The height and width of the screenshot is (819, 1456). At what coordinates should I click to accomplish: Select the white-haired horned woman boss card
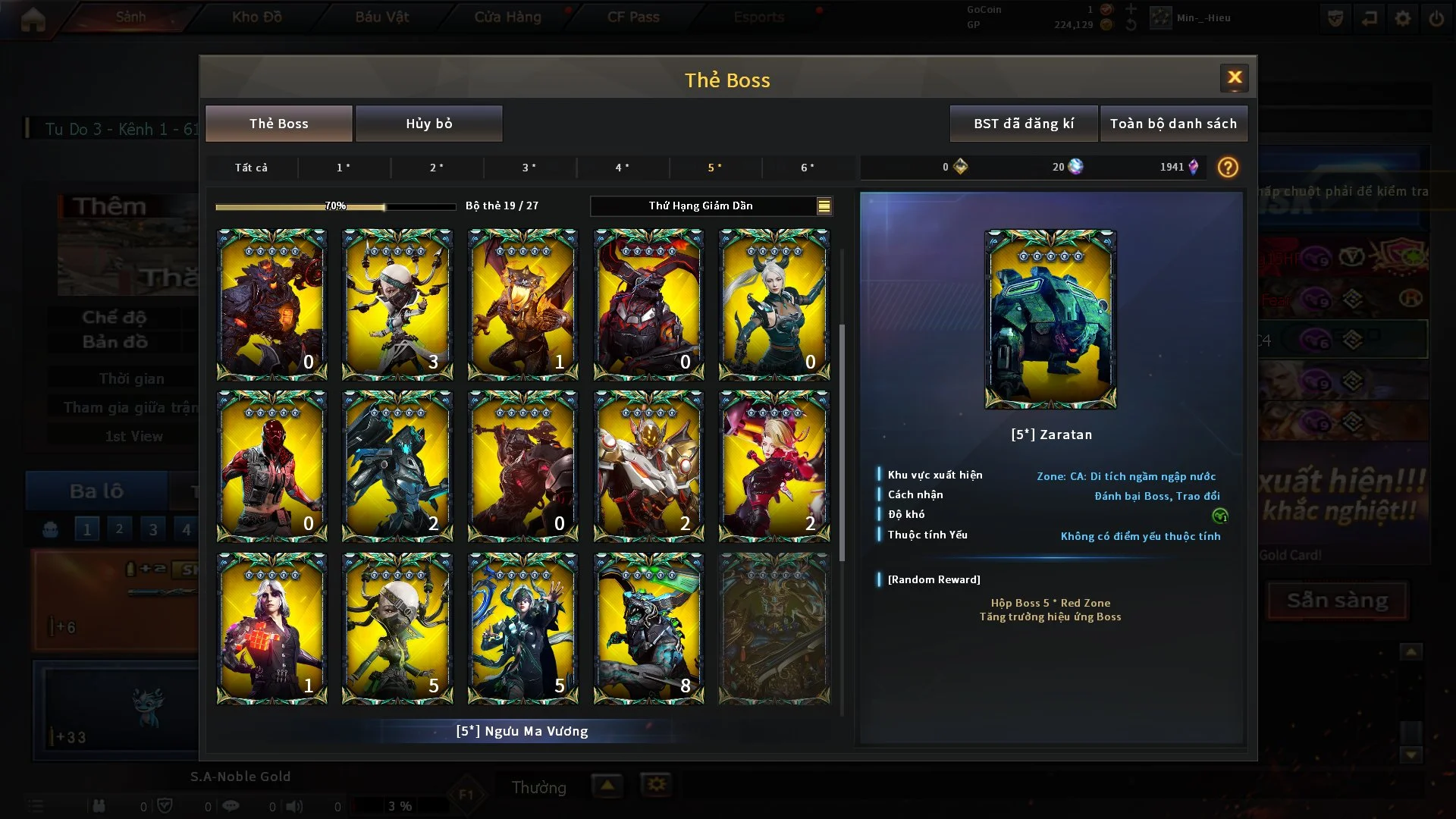[x=773, y=304]
